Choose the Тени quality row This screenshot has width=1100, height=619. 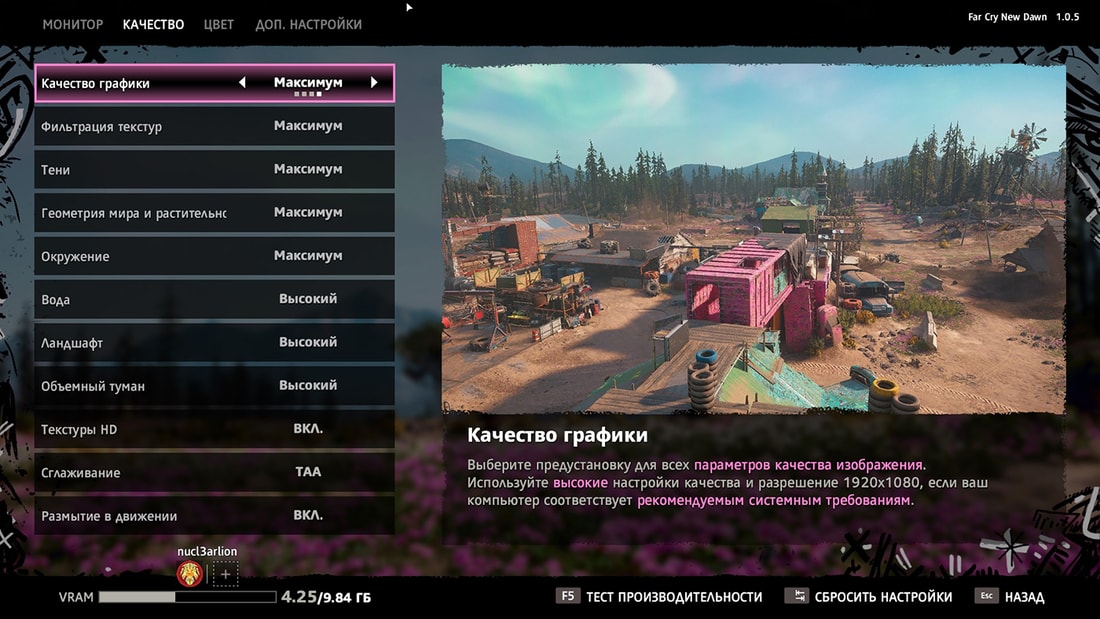tap(214, 170)
